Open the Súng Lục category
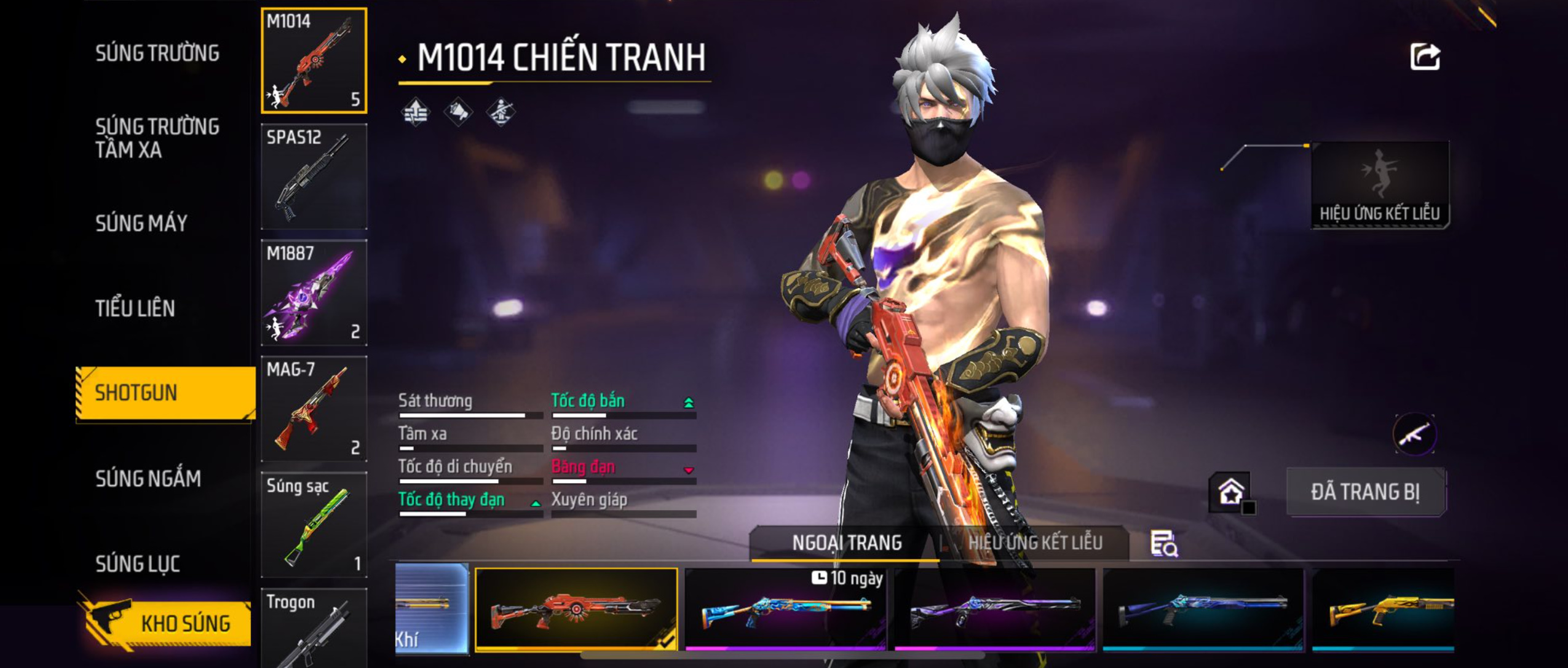1568x668 pixels. (138, 564)
